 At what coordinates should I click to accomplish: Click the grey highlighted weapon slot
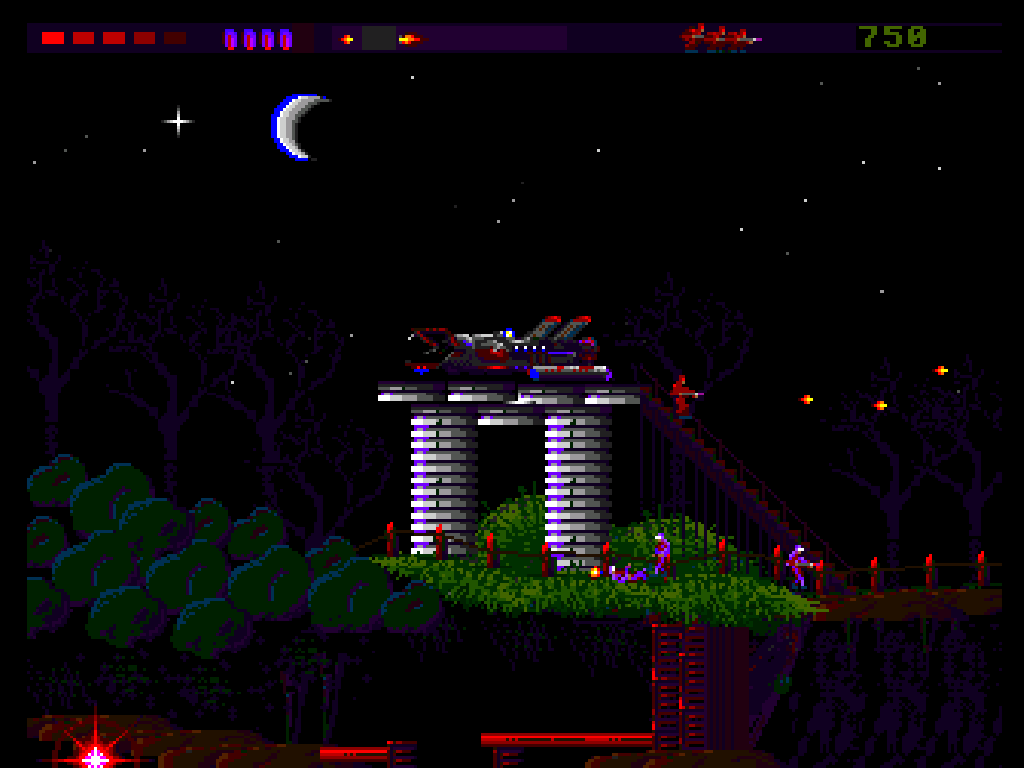tap(379, 39)
